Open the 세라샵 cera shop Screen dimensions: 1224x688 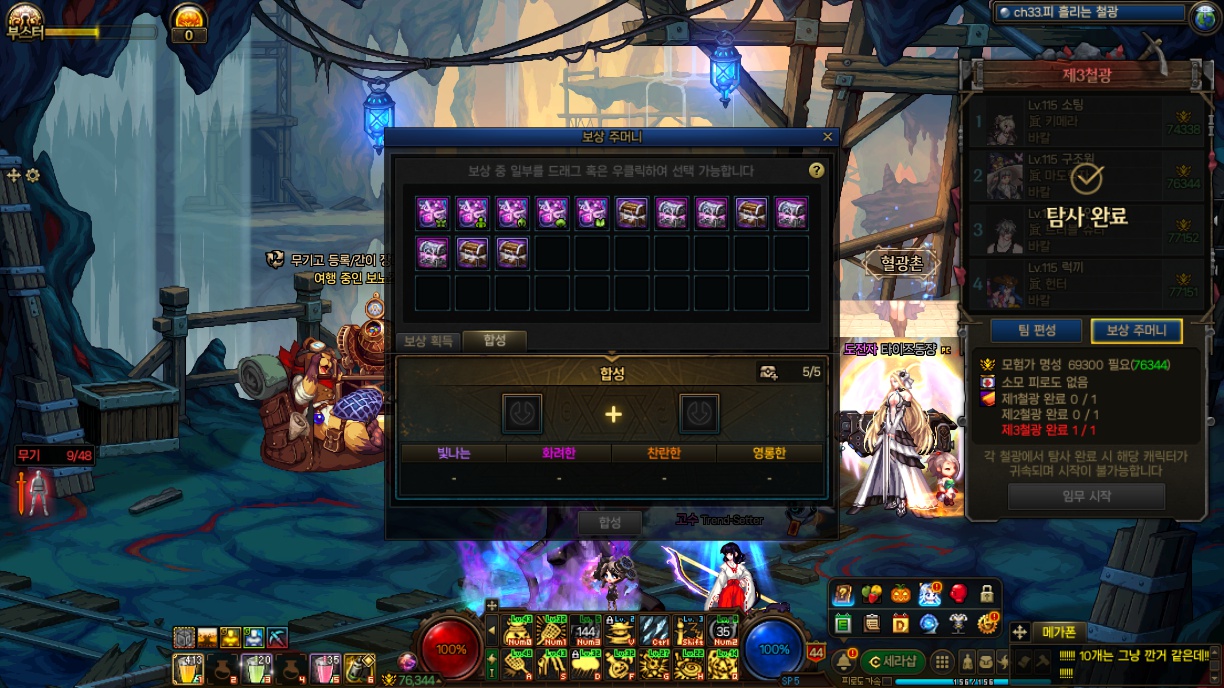[x=892, y=661]
